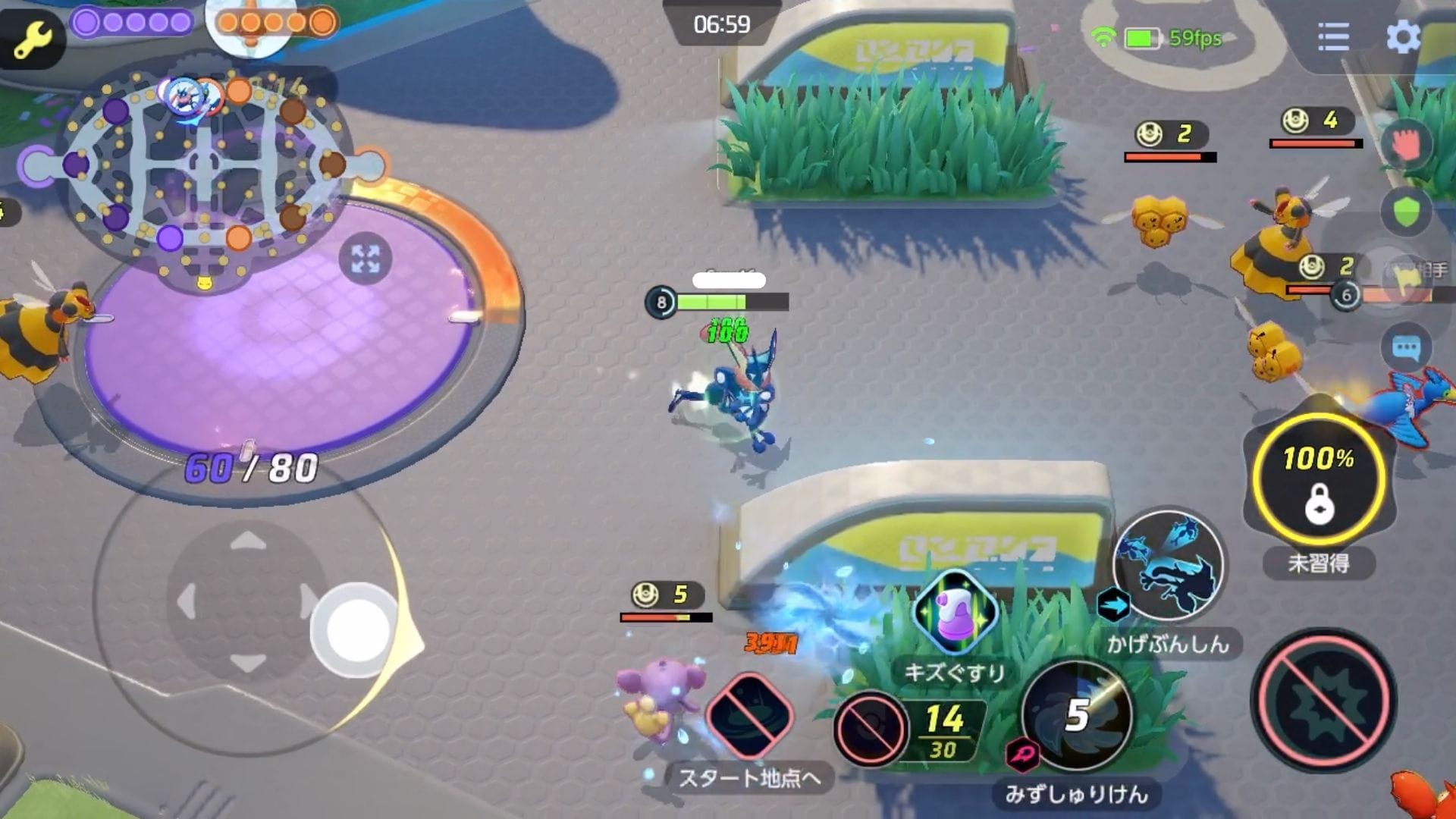Open the wrench tool button

click(32, 38)
